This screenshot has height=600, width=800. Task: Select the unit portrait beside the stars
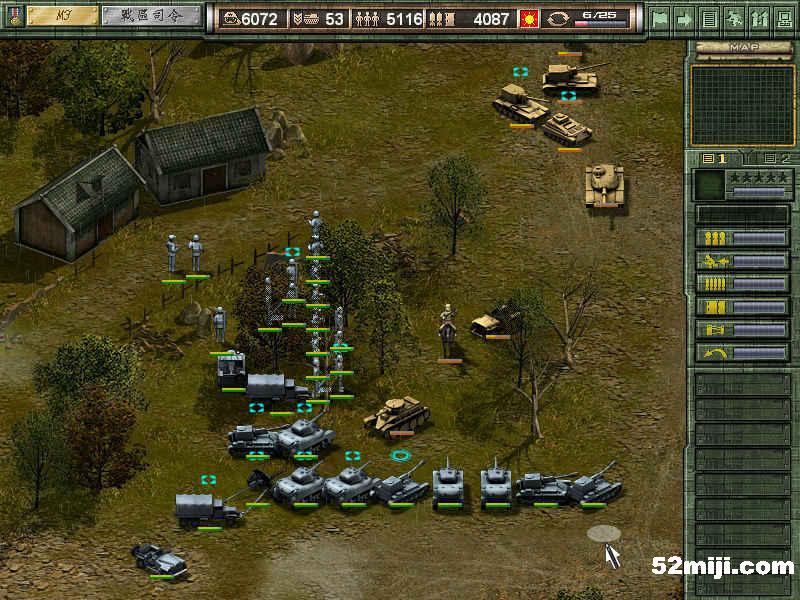click(709, 184)
